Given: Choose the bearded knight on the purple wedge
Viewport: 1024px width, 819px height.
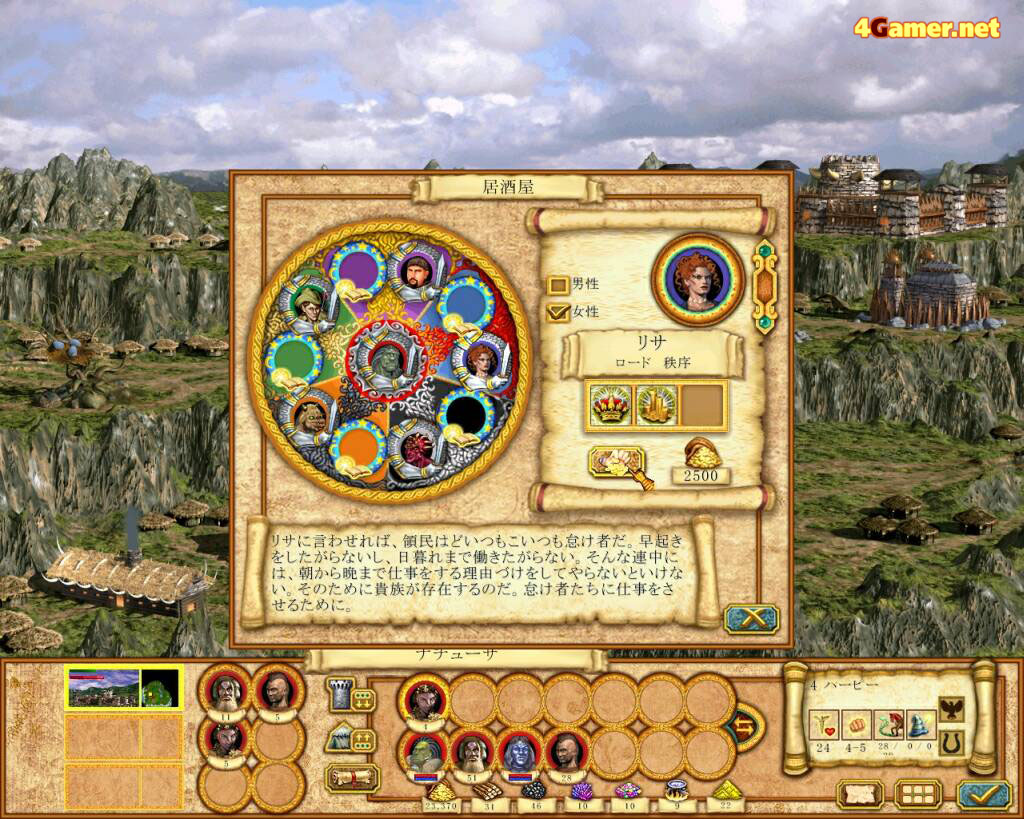Looking at the screenshot, I should pyautogui.click(x=416, y=270).
